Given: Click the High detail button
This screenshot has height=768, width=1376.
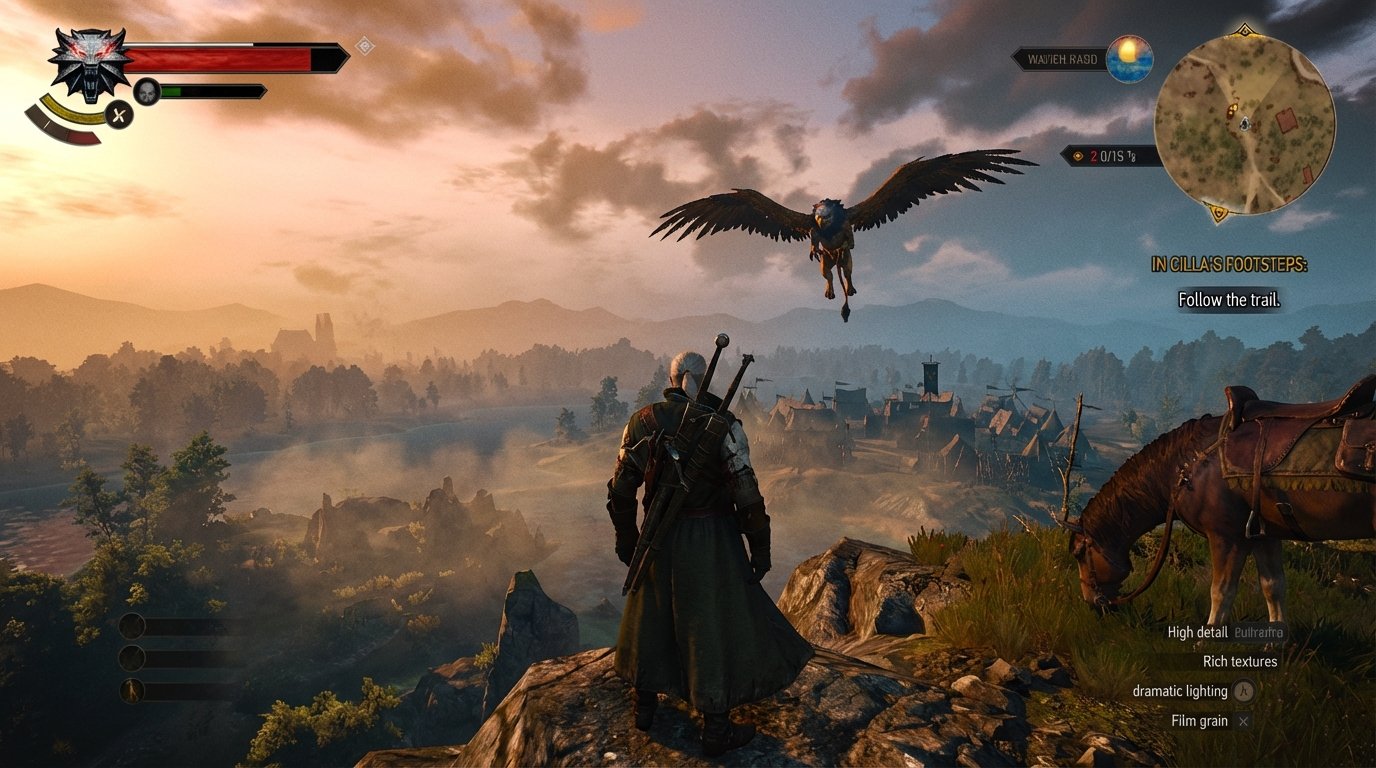Looking at the screenshot, I should point(1196,632).
